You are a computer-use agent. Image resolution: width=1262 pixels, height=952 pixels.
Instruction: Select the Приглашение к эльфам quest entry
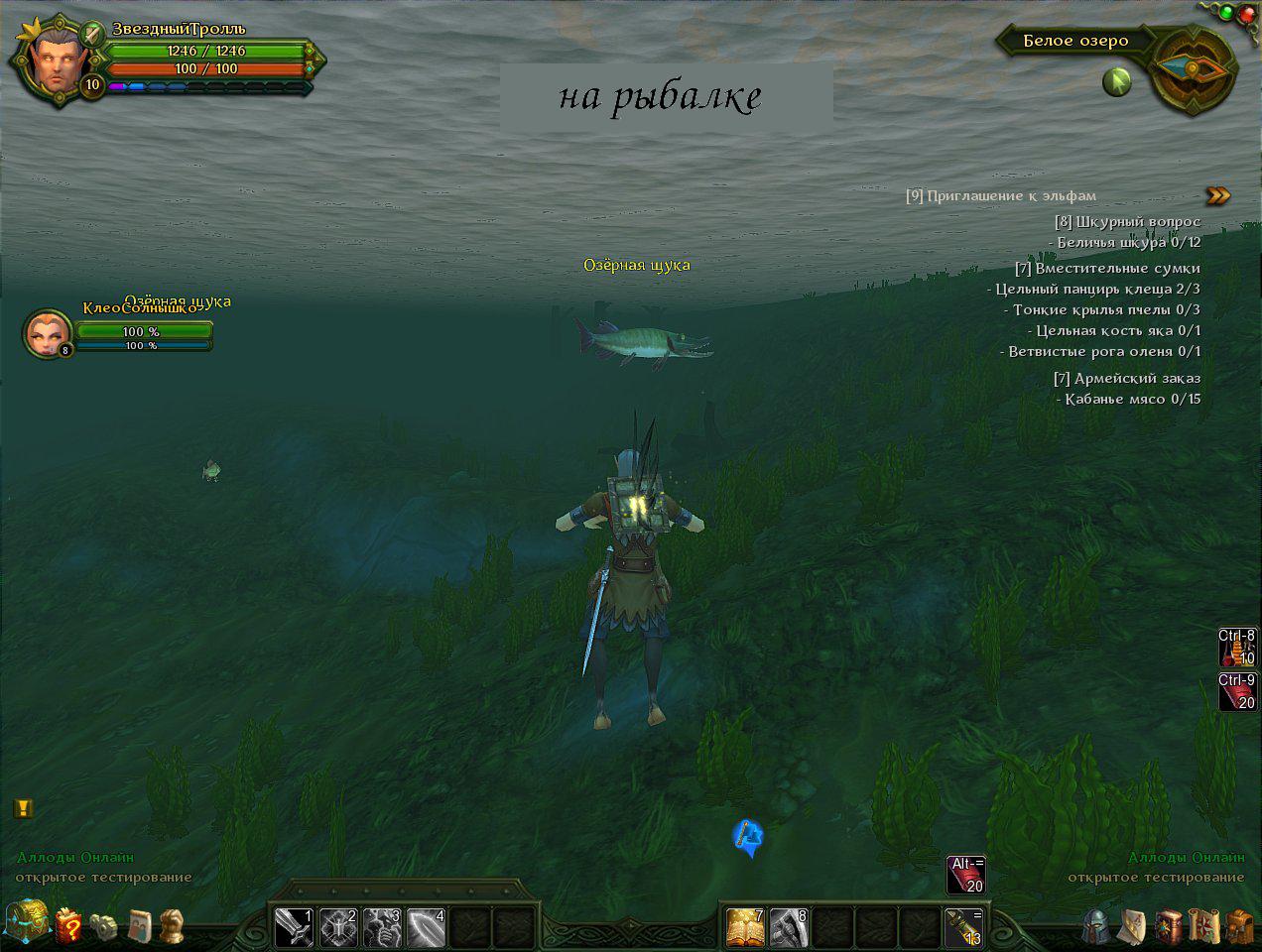click(x=1001, y=195)
